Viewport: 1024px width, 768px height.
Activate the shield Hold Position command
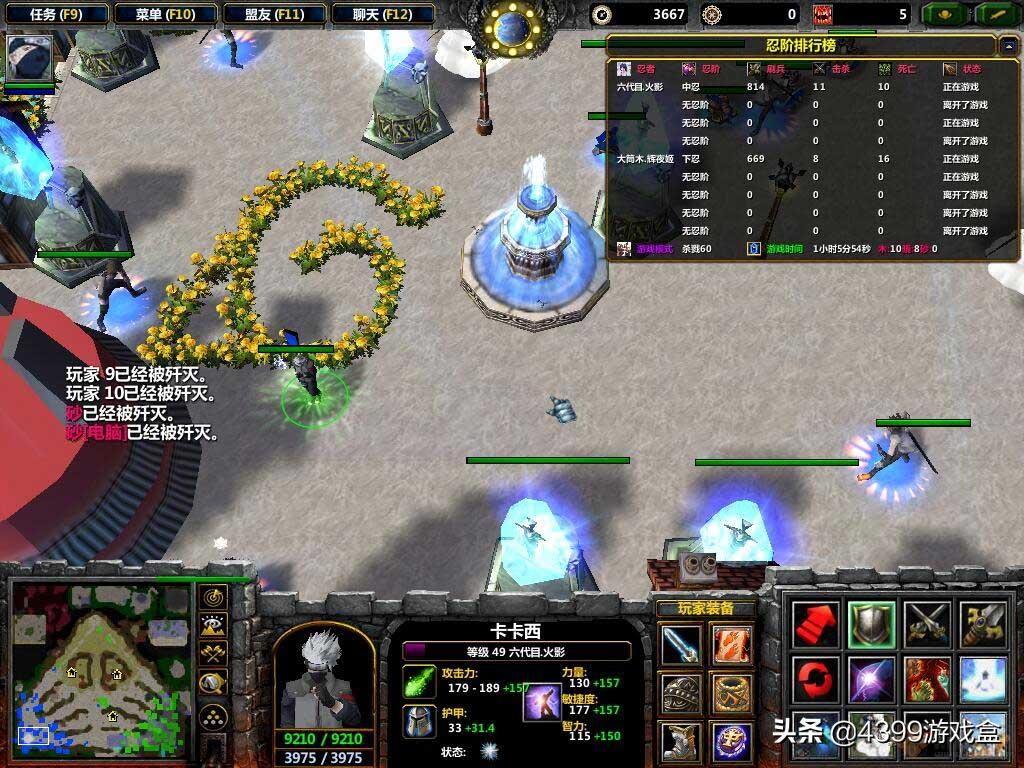point(871,625)
